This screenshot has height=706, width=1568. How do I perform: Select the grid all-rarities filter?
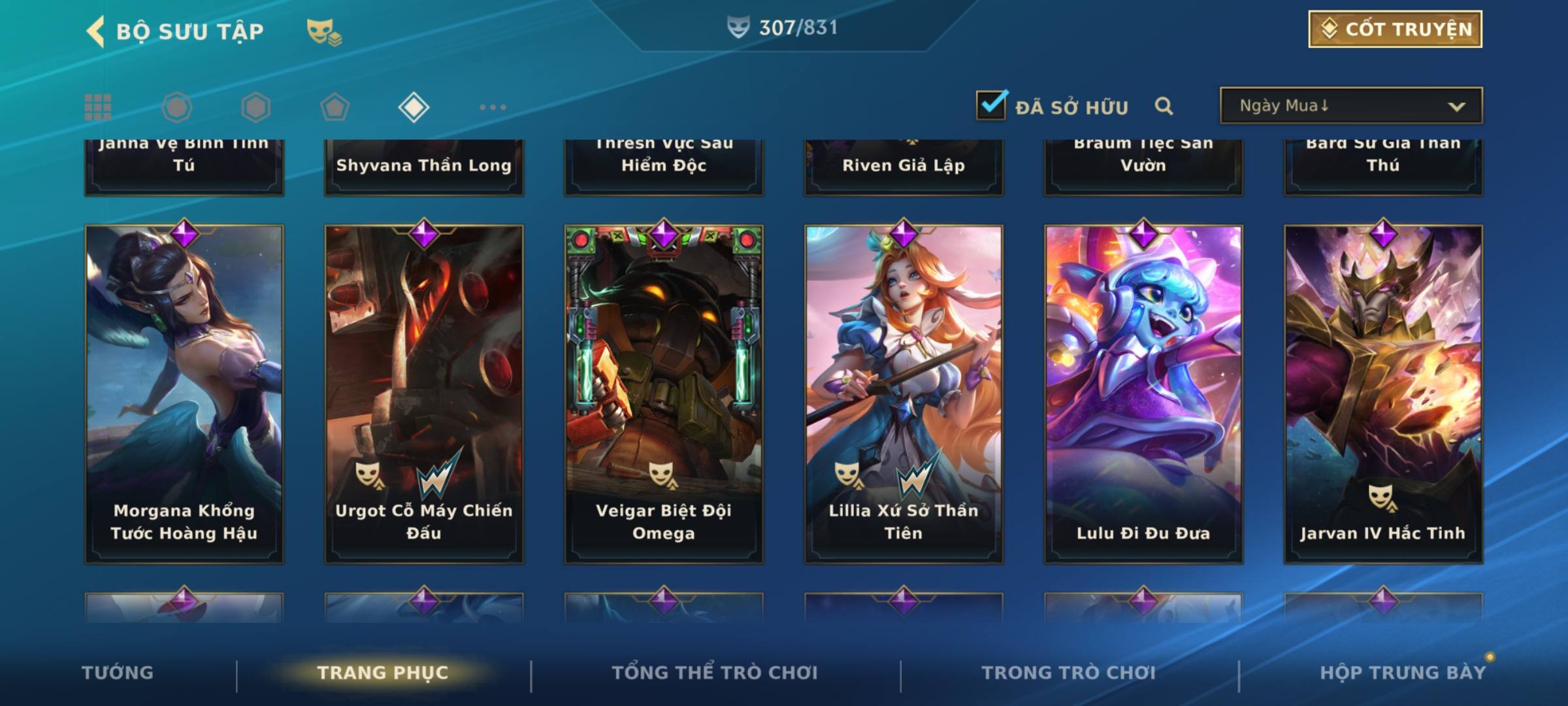point(98,107)
